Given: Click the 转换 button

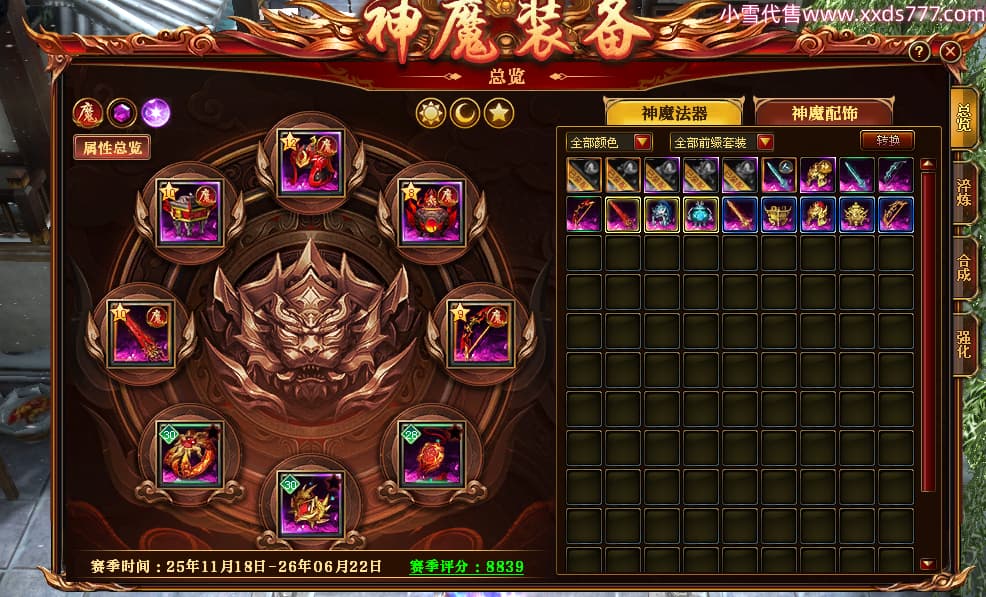Looking at the screenshot, I should 888,140.
